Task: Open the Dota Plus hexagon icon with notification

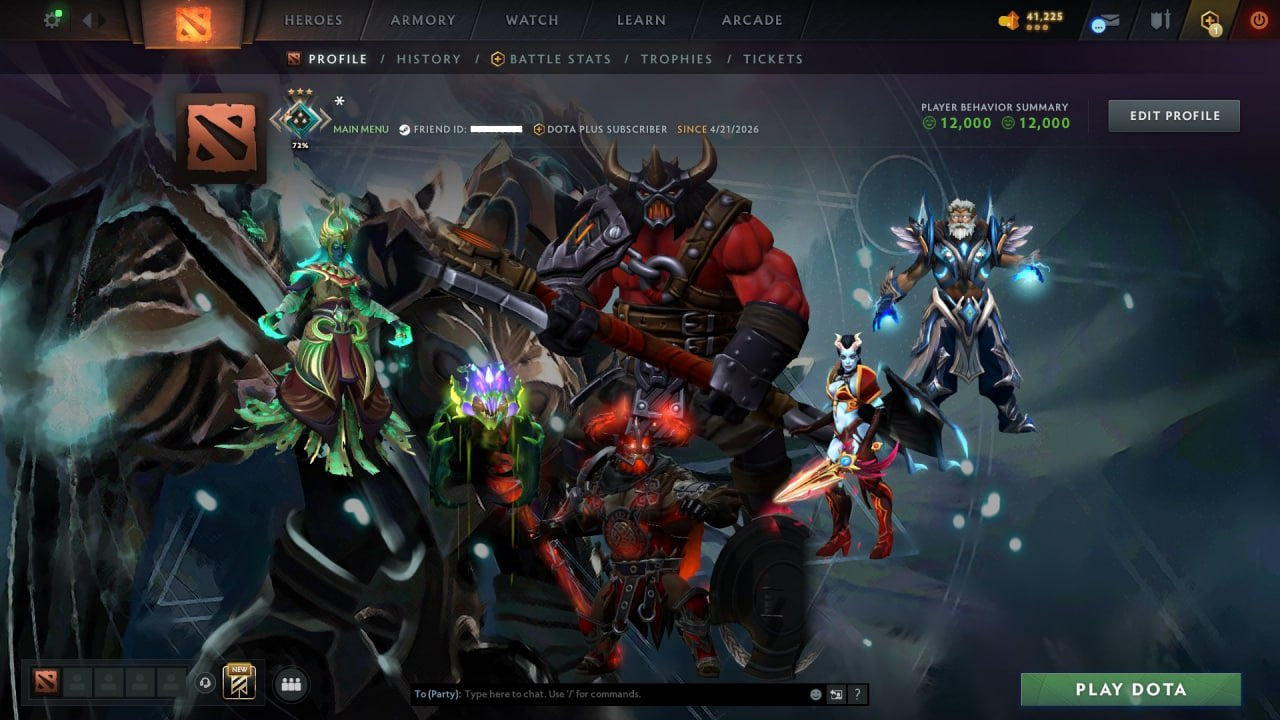Action: coord(1210,18)
